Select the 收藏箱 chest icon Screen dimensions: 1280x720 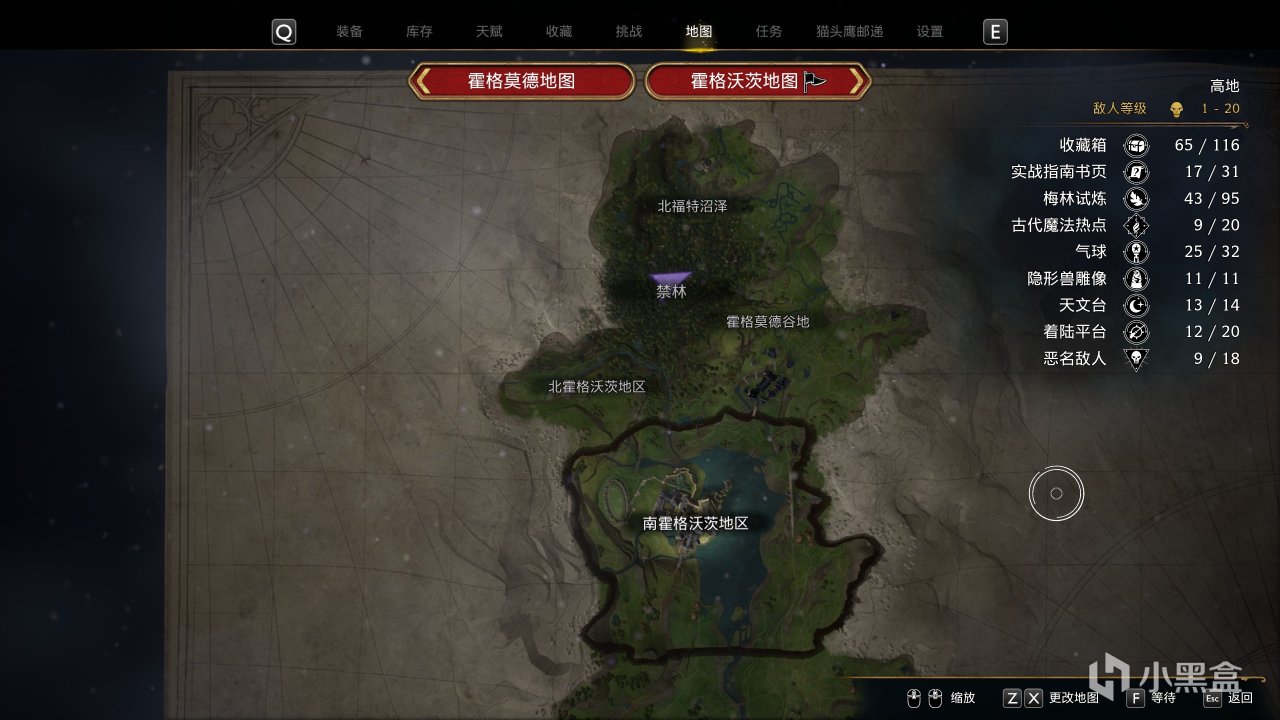point(1136,145)
